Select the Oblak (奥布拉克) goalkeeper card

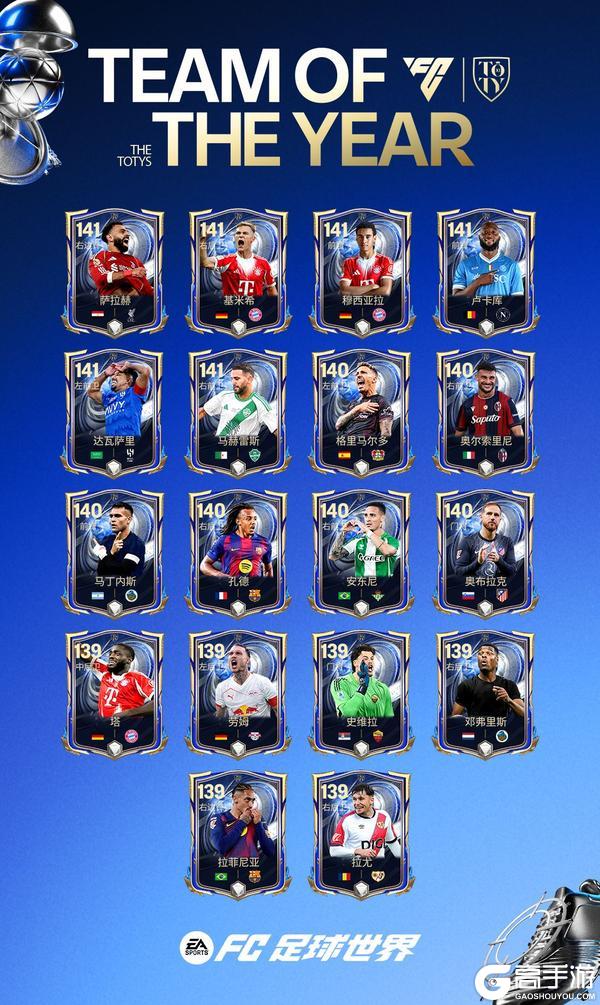pyautogui.click(x=485, y=552)
